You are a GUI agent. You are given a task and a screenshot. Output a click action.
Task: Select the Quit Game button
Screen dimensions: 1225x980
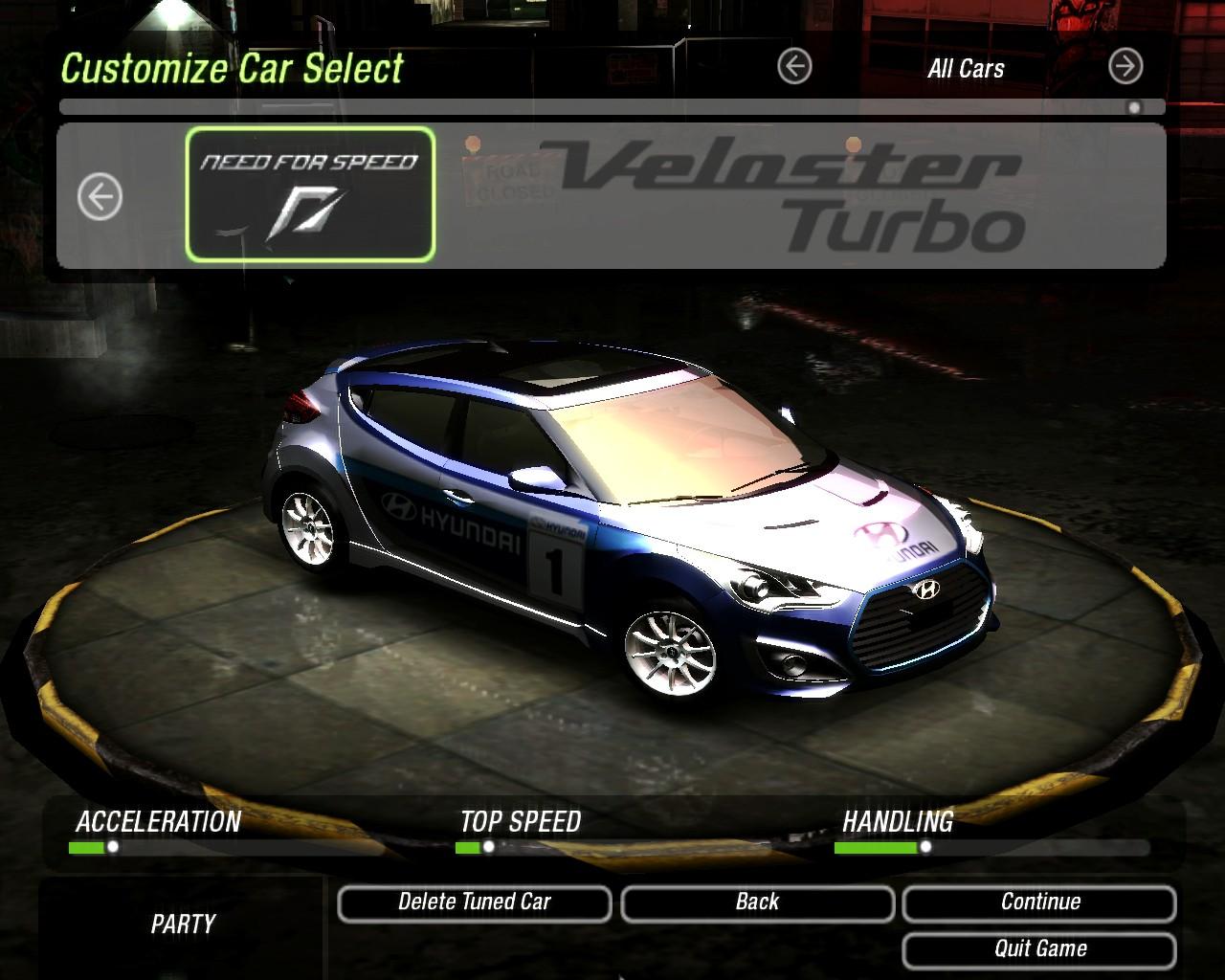1039,949
